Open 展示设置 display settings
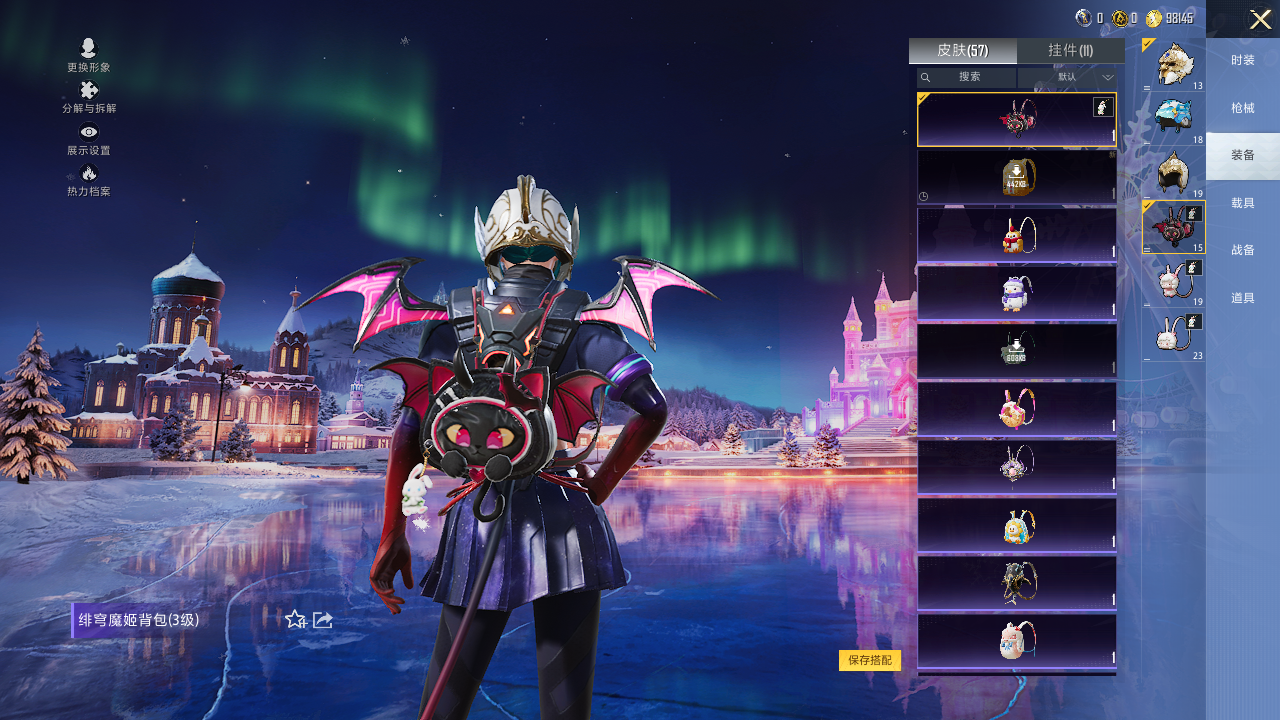The width and height of the screenshot is (1280, 720). point(89,138)
